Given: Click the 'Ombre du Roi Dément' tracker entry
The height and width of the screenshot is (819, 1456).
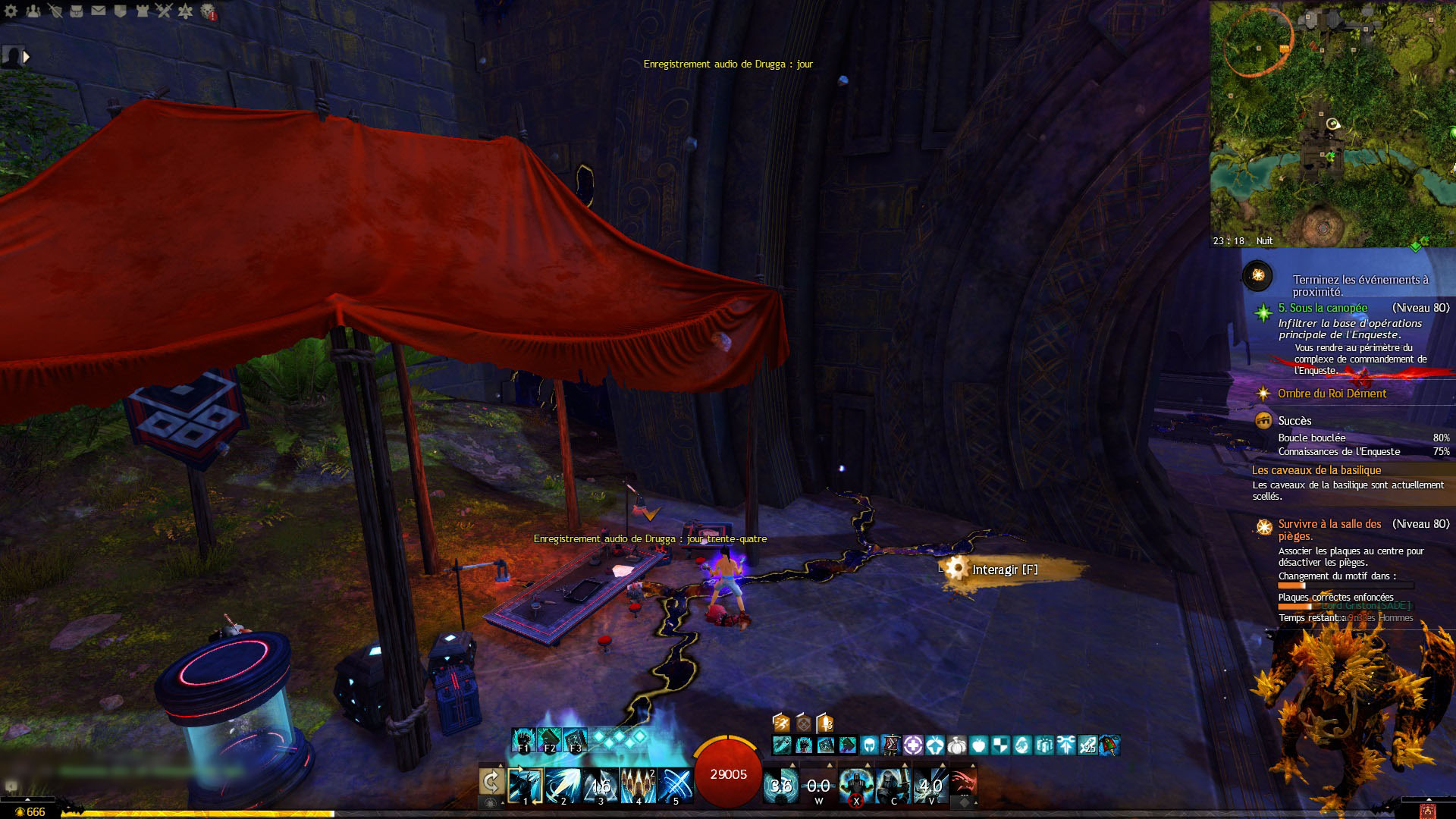Looking at the screenshot, I should pos(1332,394).
